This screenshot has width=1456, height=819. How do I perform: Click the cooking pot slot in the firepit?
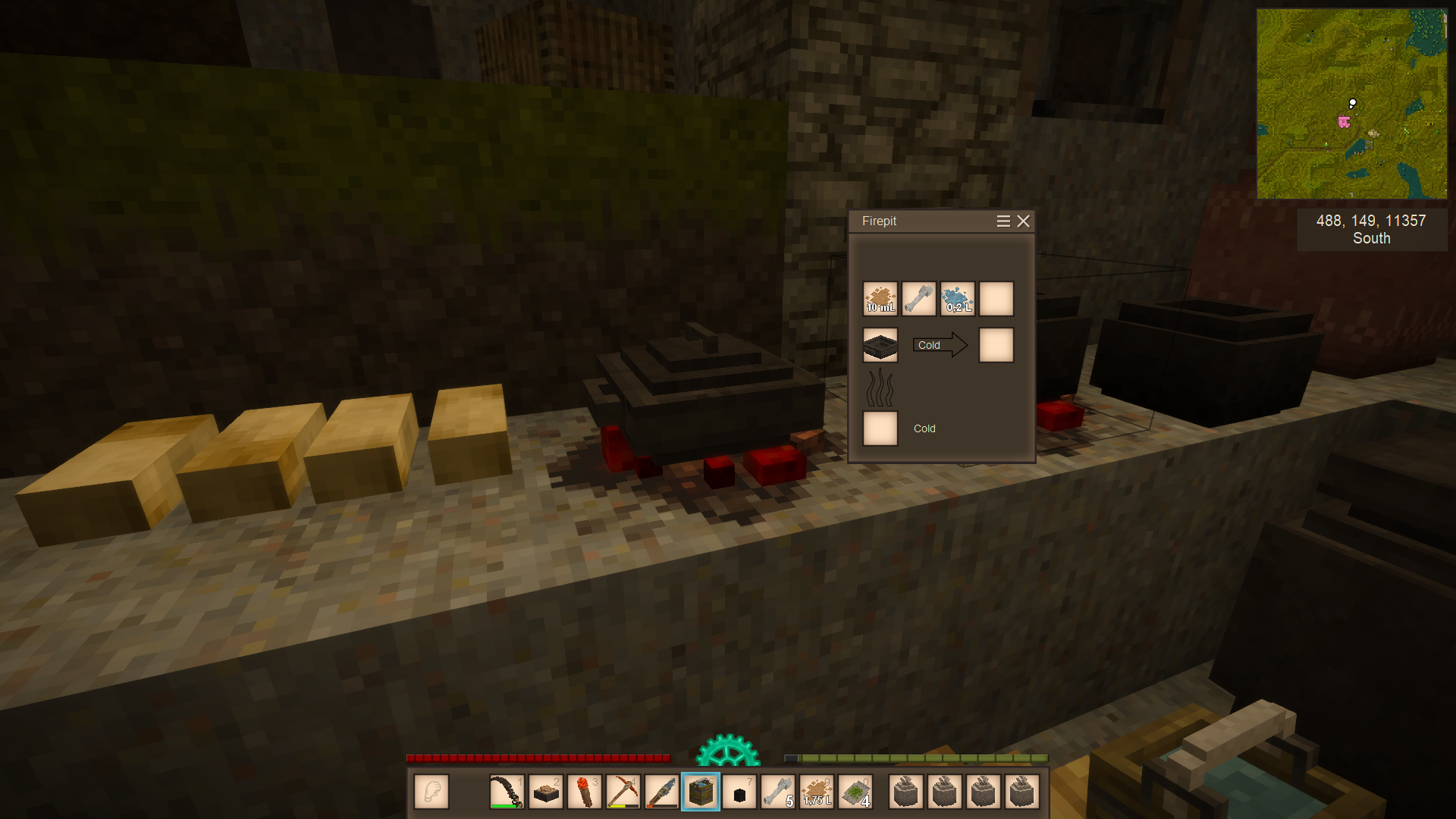[x=880, y=345]
